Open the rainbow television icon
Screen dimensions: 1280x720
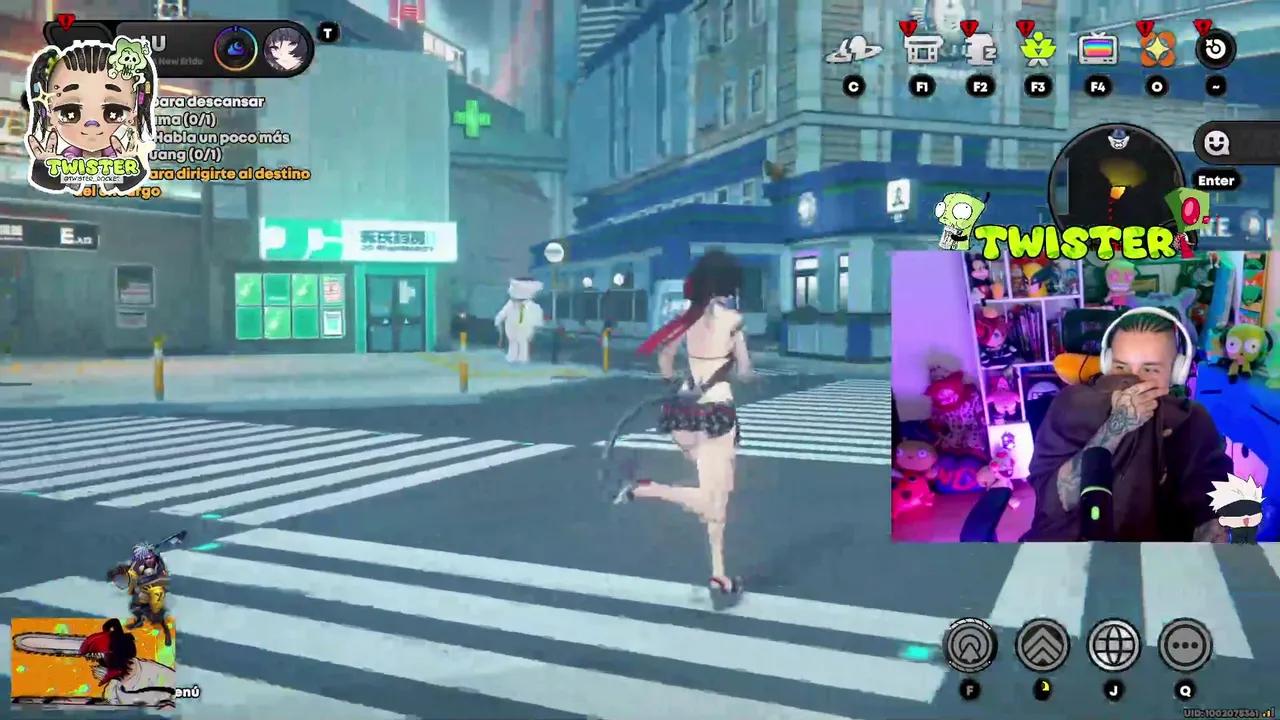(x=1097, y=49)
